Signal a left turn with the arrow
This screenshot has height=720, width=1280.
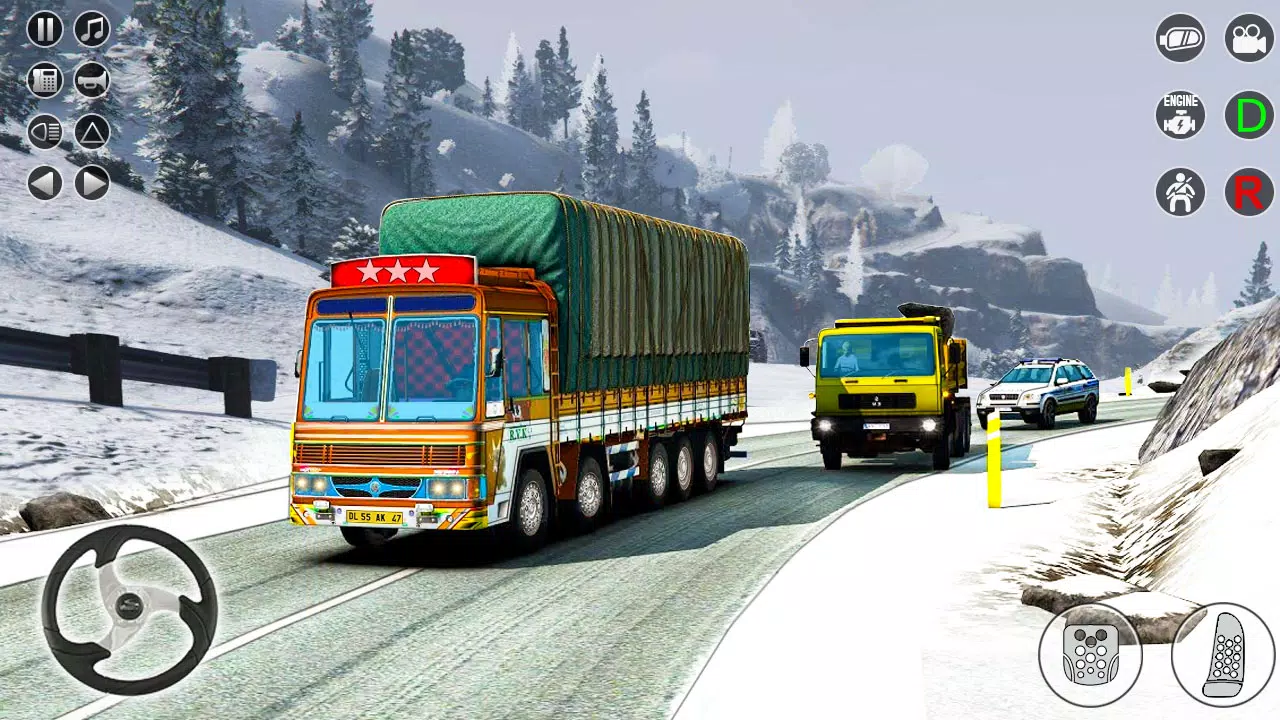pyautogui.click(x=45, y=183)
